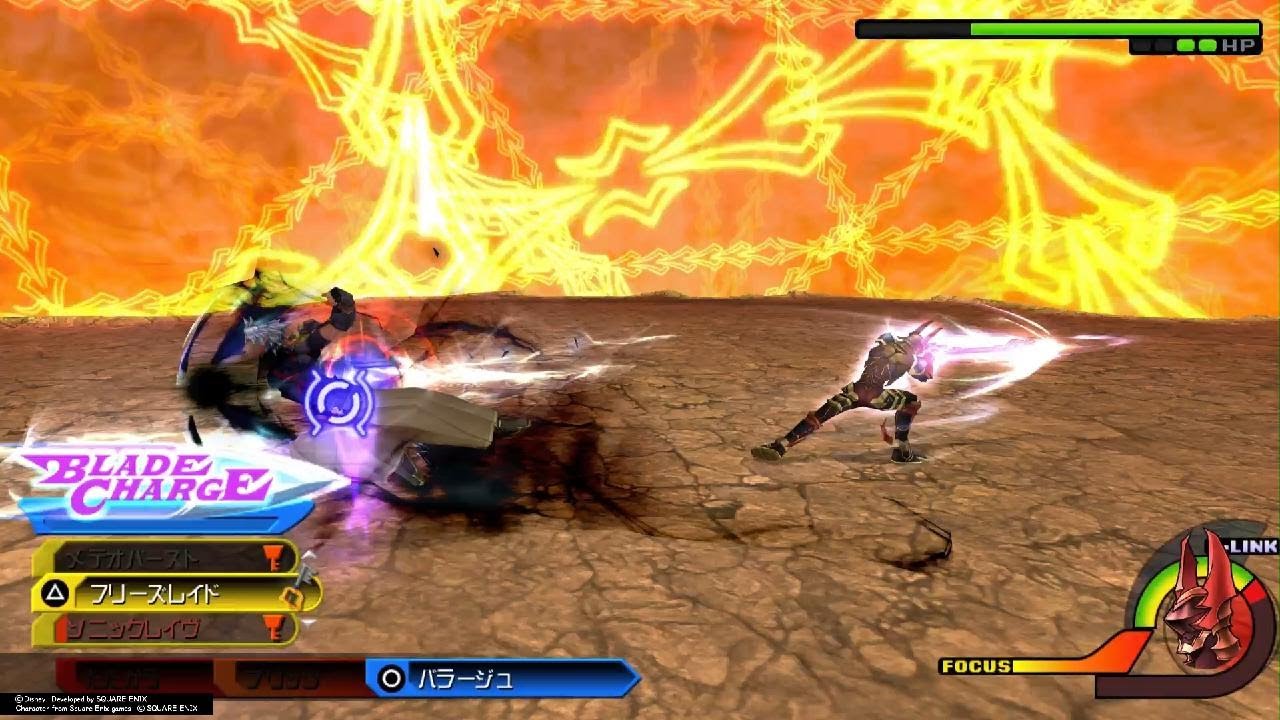Choose the dimmed メテオ command above フリーズレイド

pyautogui.click(x=165, y=558)
